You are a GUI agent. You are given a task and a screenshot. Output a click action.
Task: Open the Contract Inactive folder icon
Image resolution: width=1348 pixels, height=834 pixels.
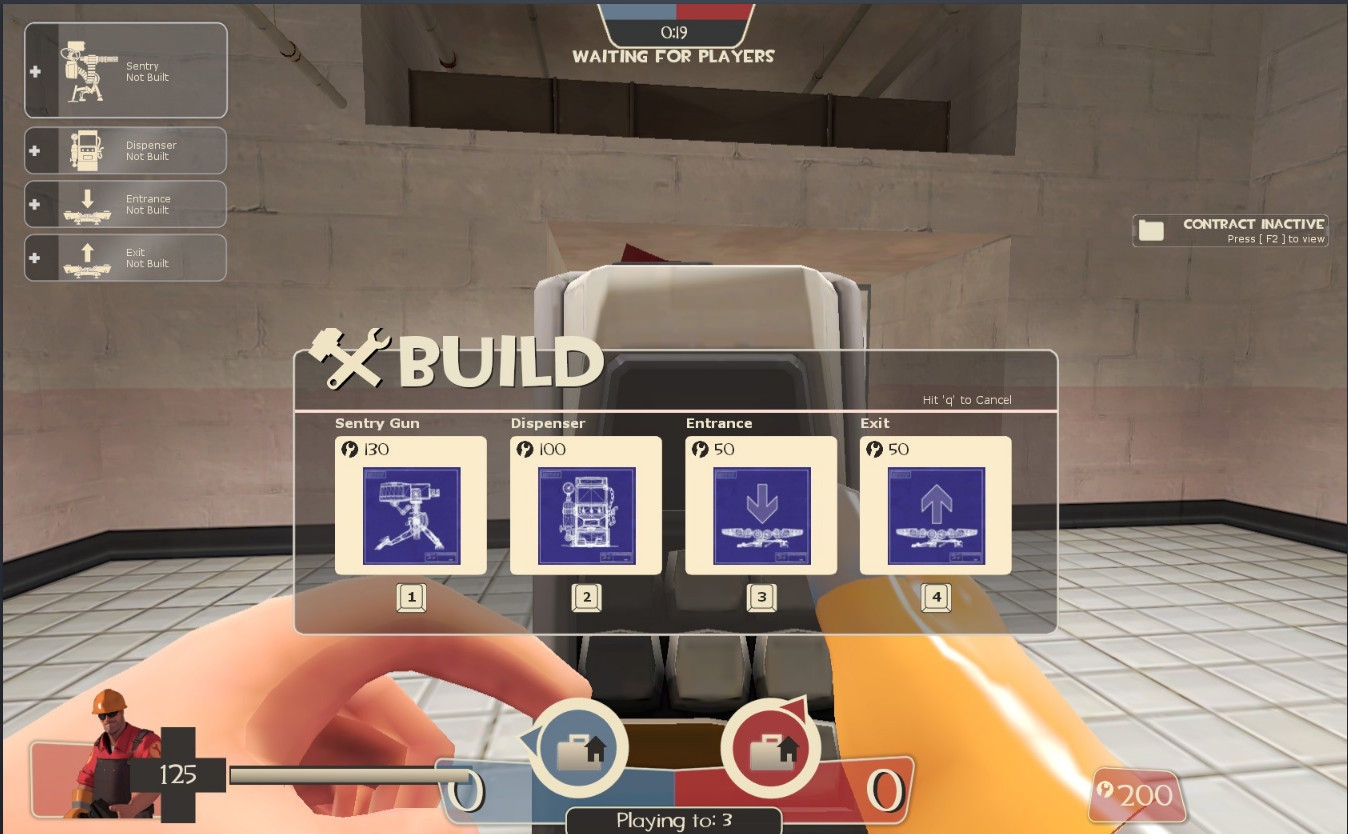point(1152,229)
